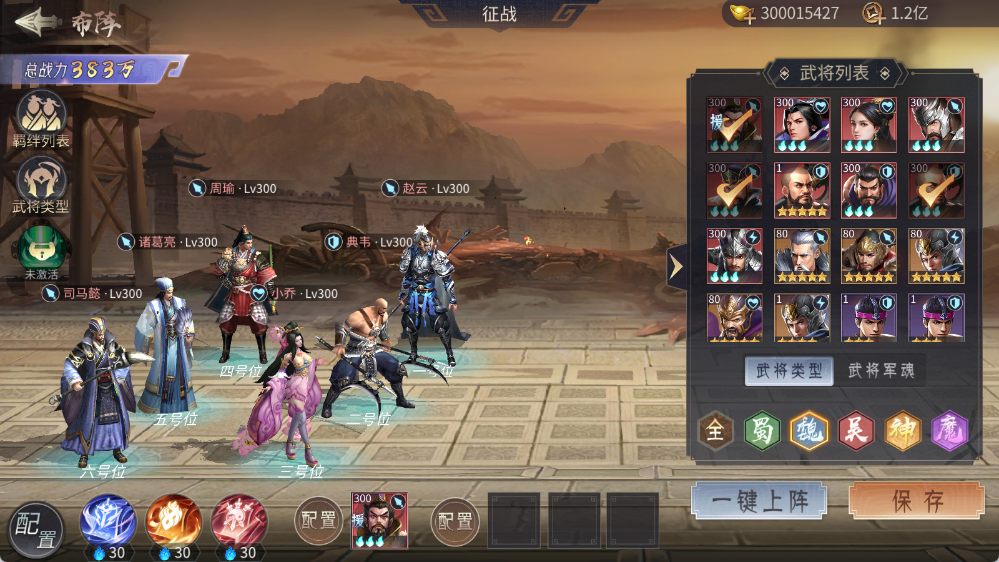Screen dimensions: 999x562
Task: Save the formation with 保存
Action: pos(917,500)
